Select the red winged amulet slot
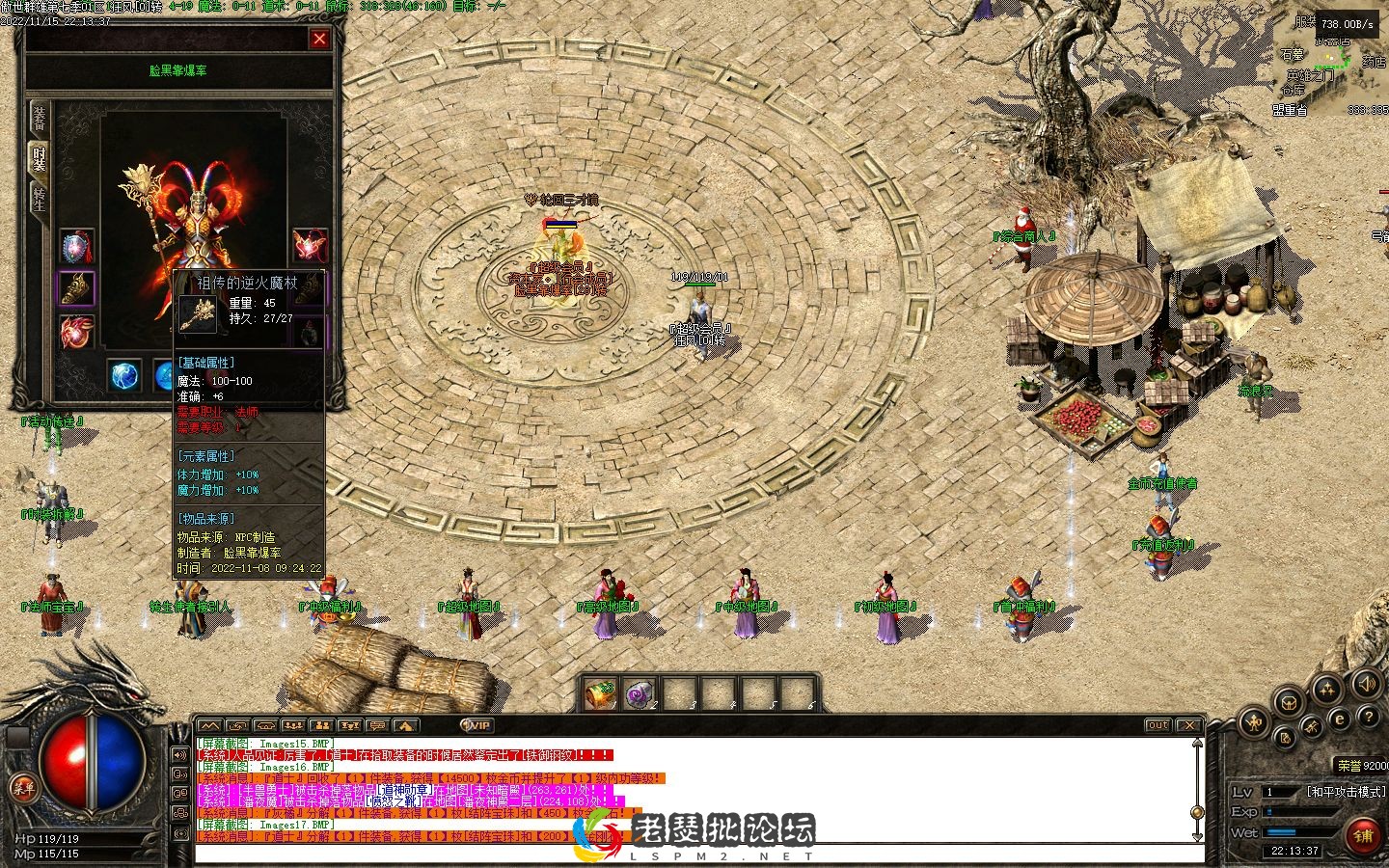 tap(77, 333)
